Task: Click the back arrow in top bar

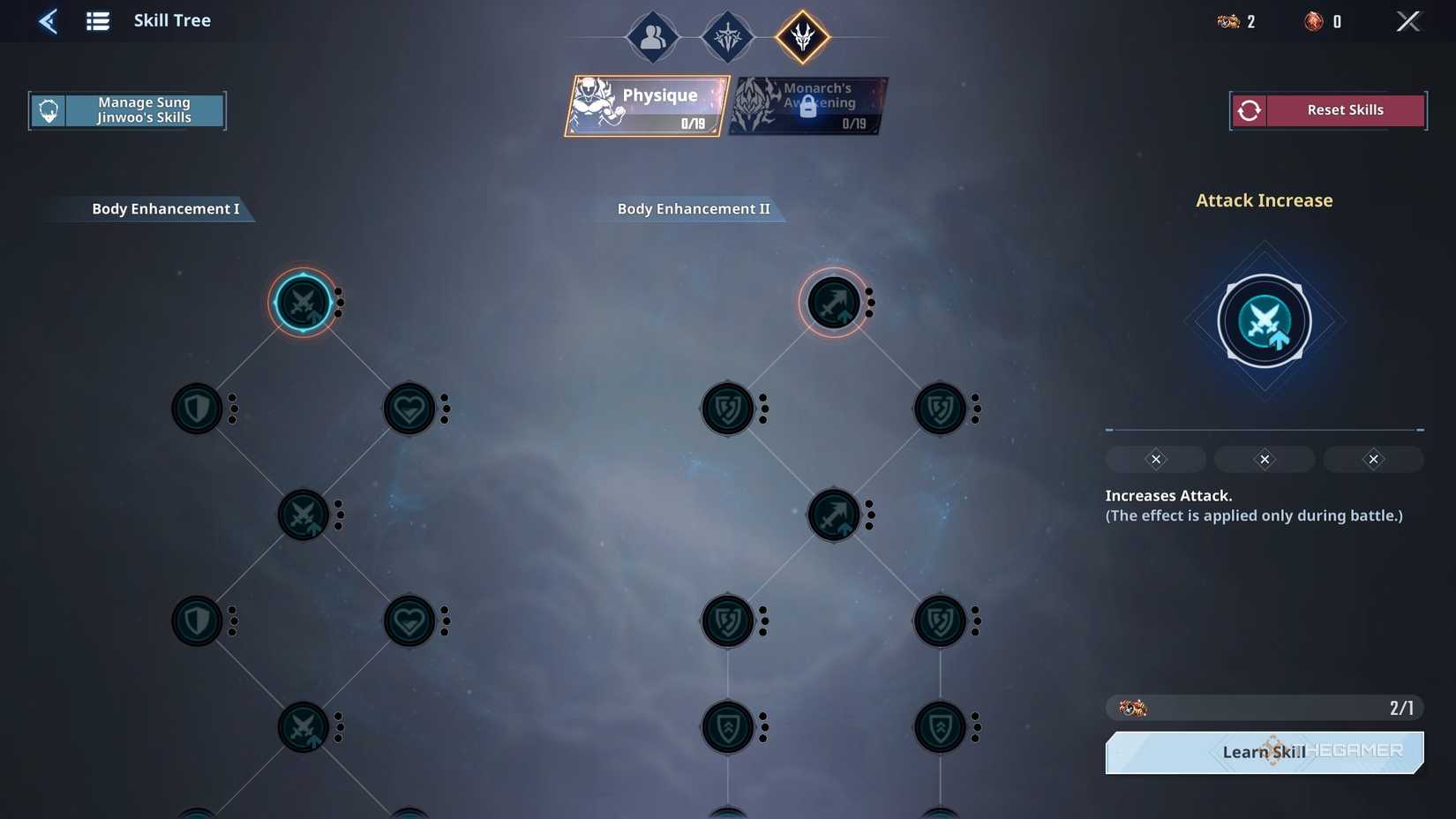Action: 48,20
